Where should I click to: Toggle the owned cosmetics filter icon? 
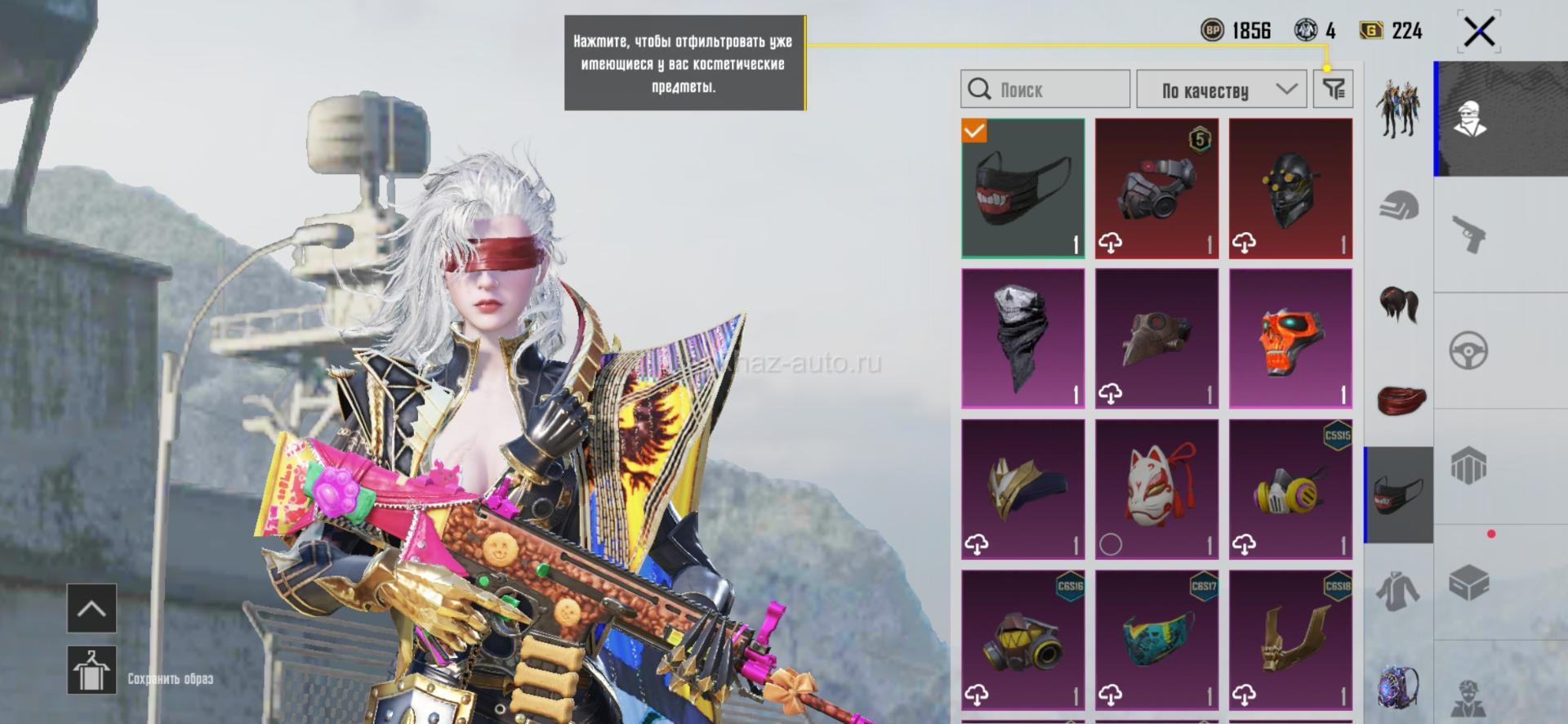(x=1333, y=89)
